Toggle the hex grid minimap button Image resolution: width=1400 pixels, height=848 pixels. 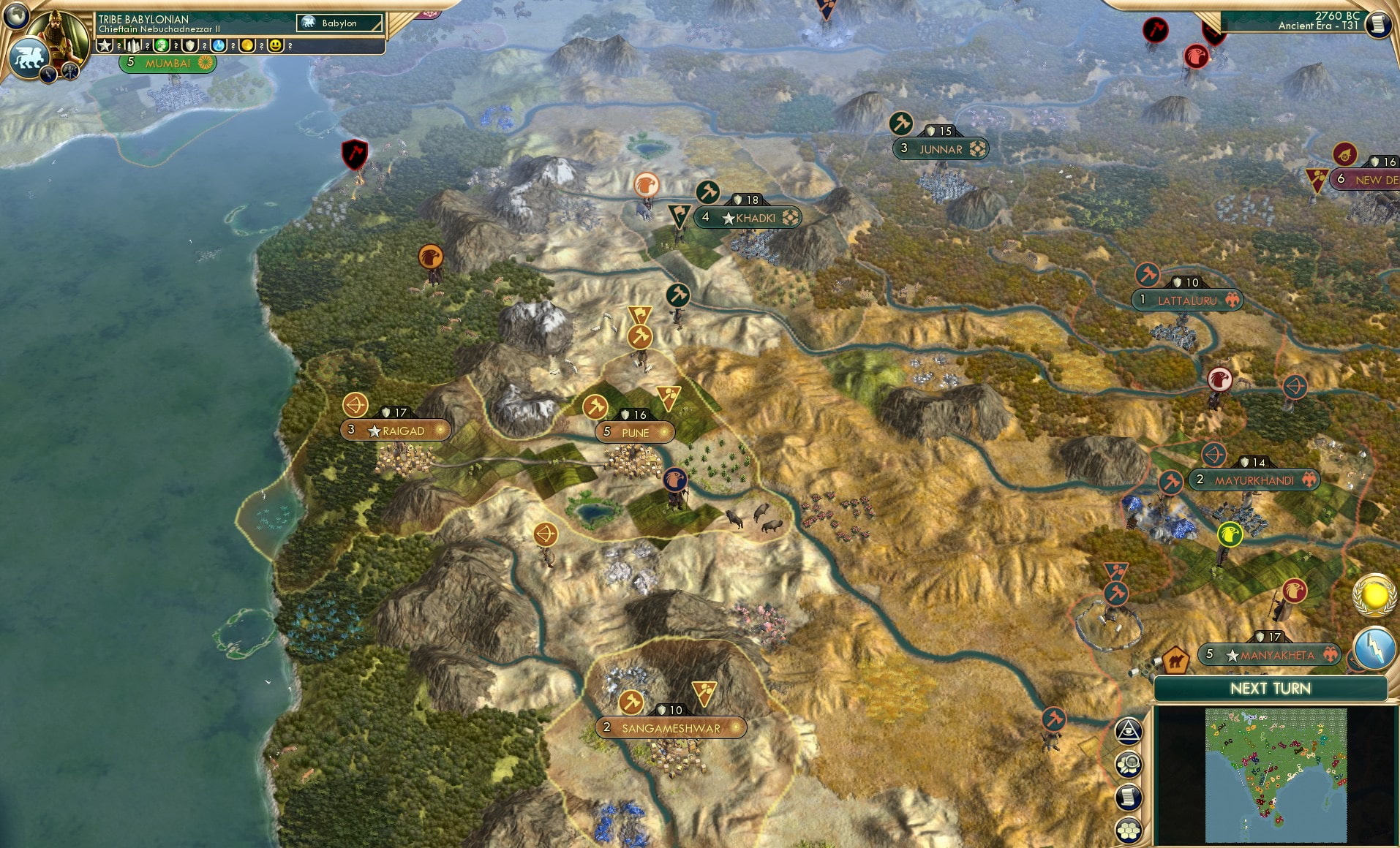pos(1129,828)
